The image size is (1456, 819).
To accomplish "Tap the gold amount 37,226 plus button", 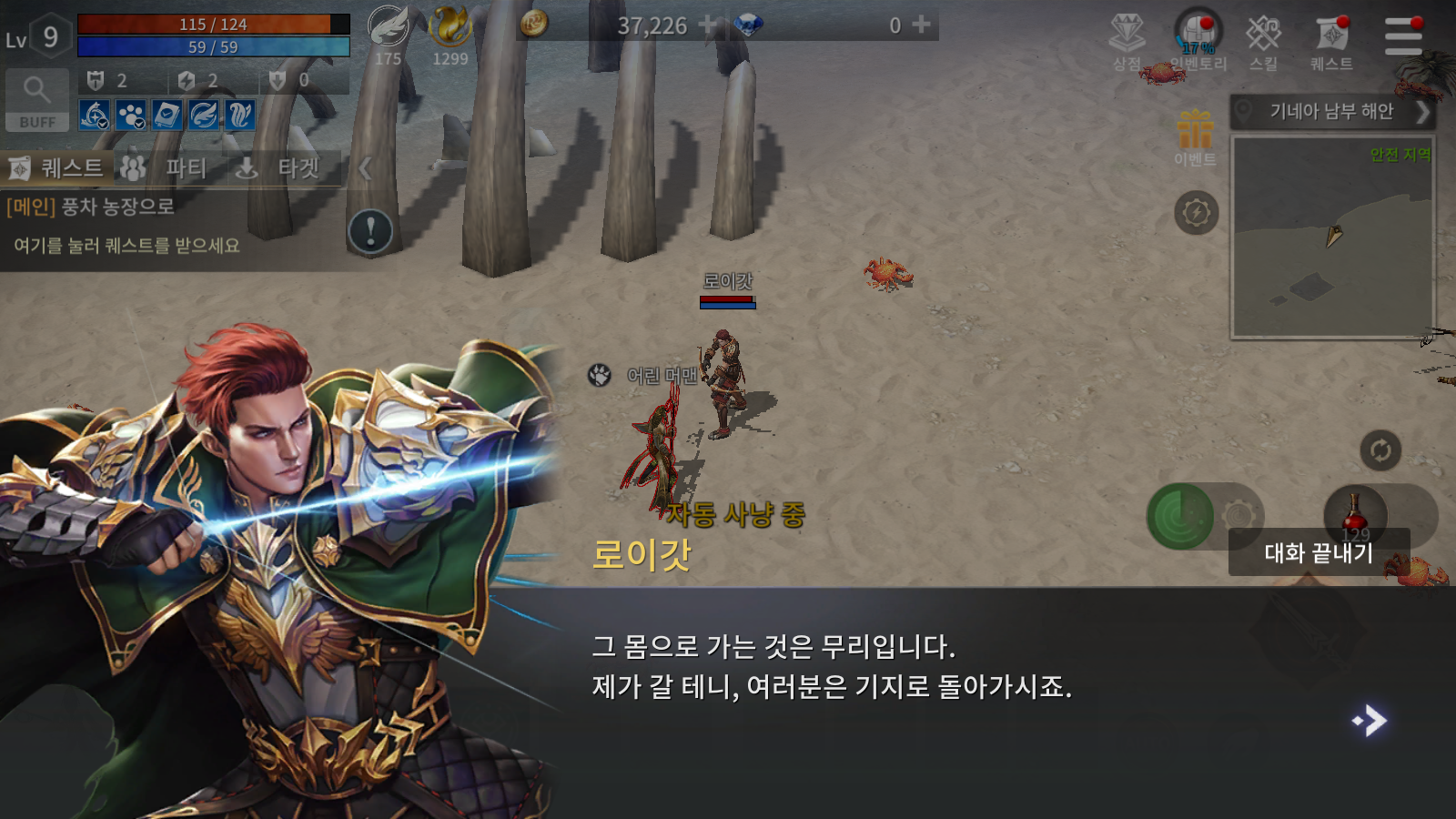I will [x=709, y=25].
